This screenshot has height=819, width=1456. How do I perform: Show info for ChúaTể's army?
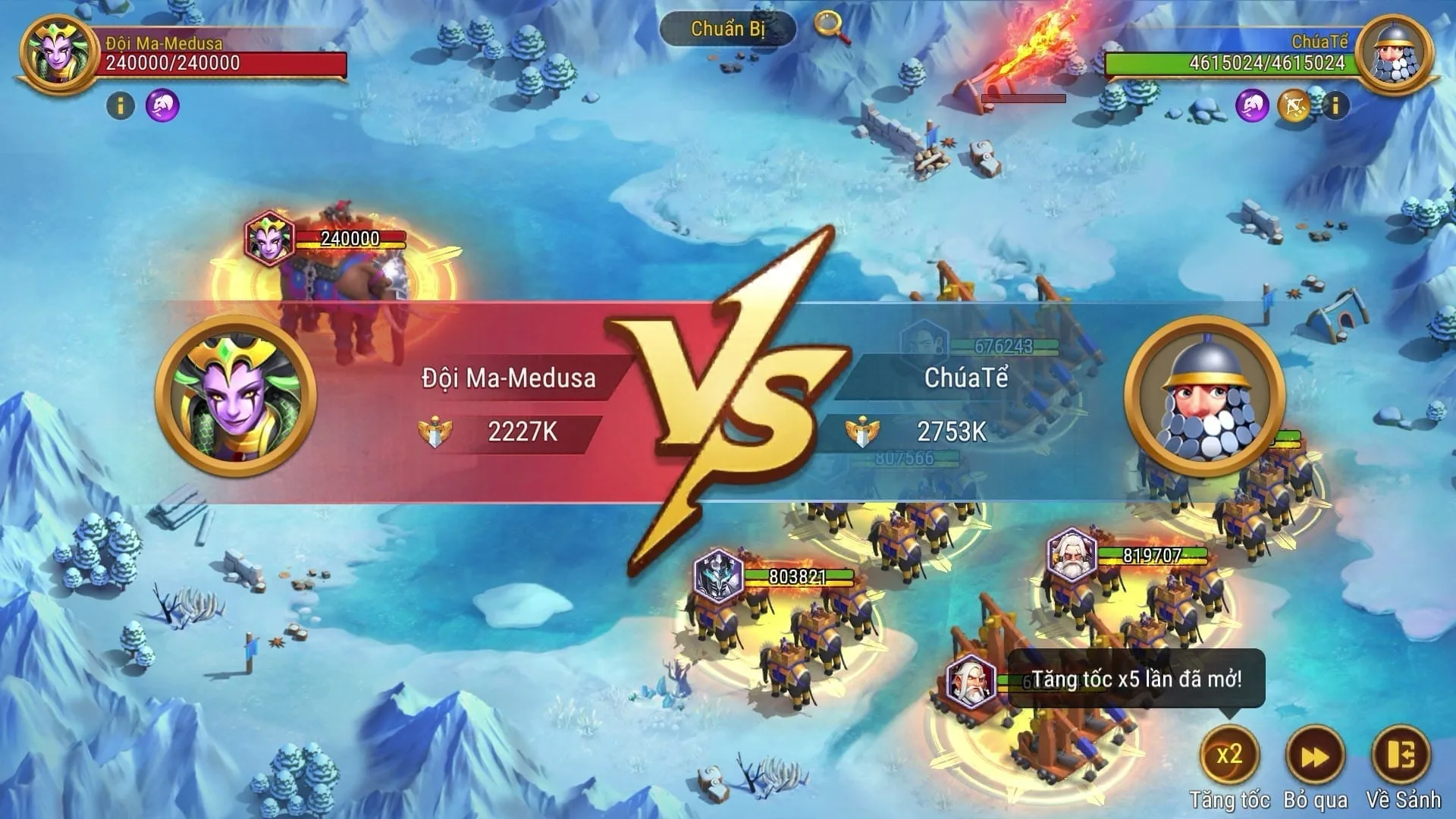click(x=1336, y=105)
